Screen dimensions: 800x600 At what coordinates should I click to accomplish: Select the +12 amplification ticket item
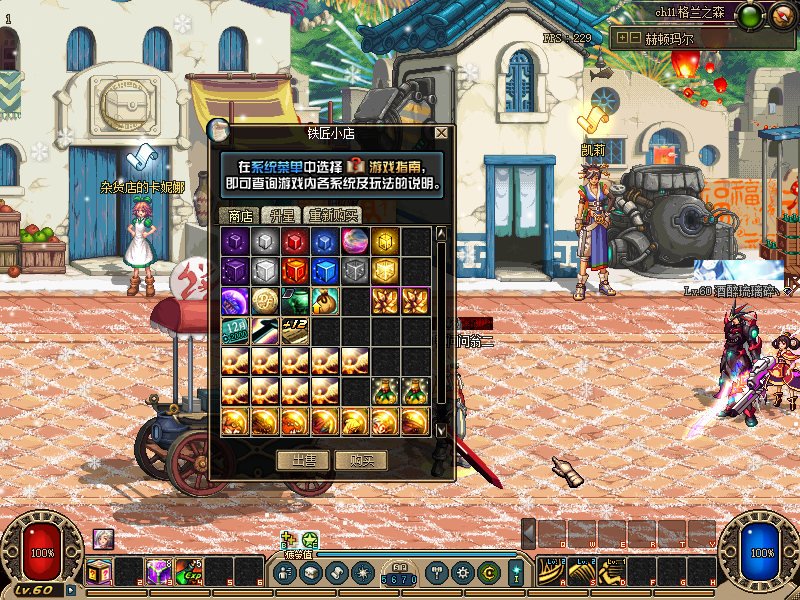295,331
